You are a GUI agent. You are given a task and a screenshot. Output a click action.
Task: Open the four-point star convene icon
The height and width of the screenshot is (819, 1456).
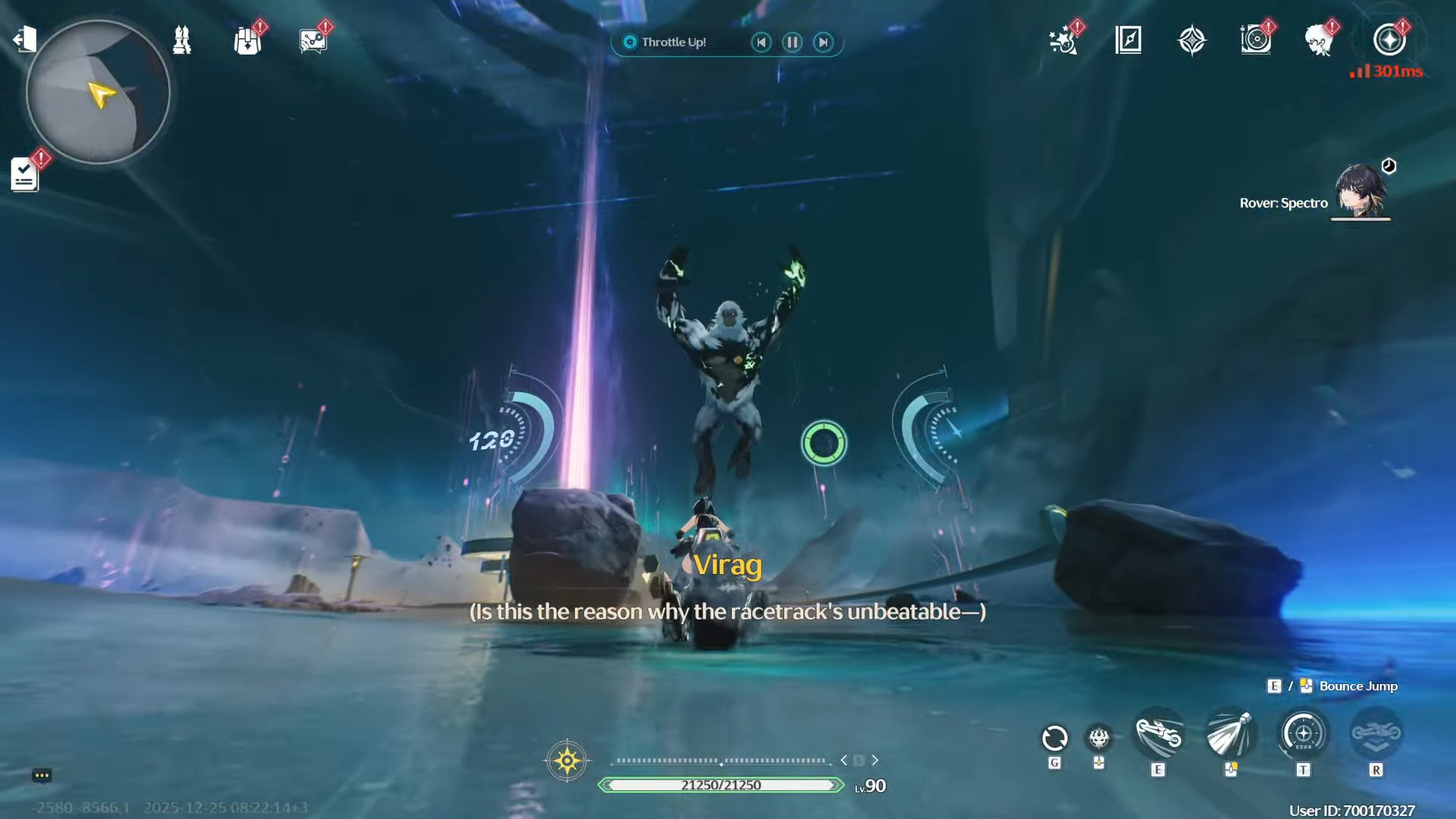click(1192, 40)
